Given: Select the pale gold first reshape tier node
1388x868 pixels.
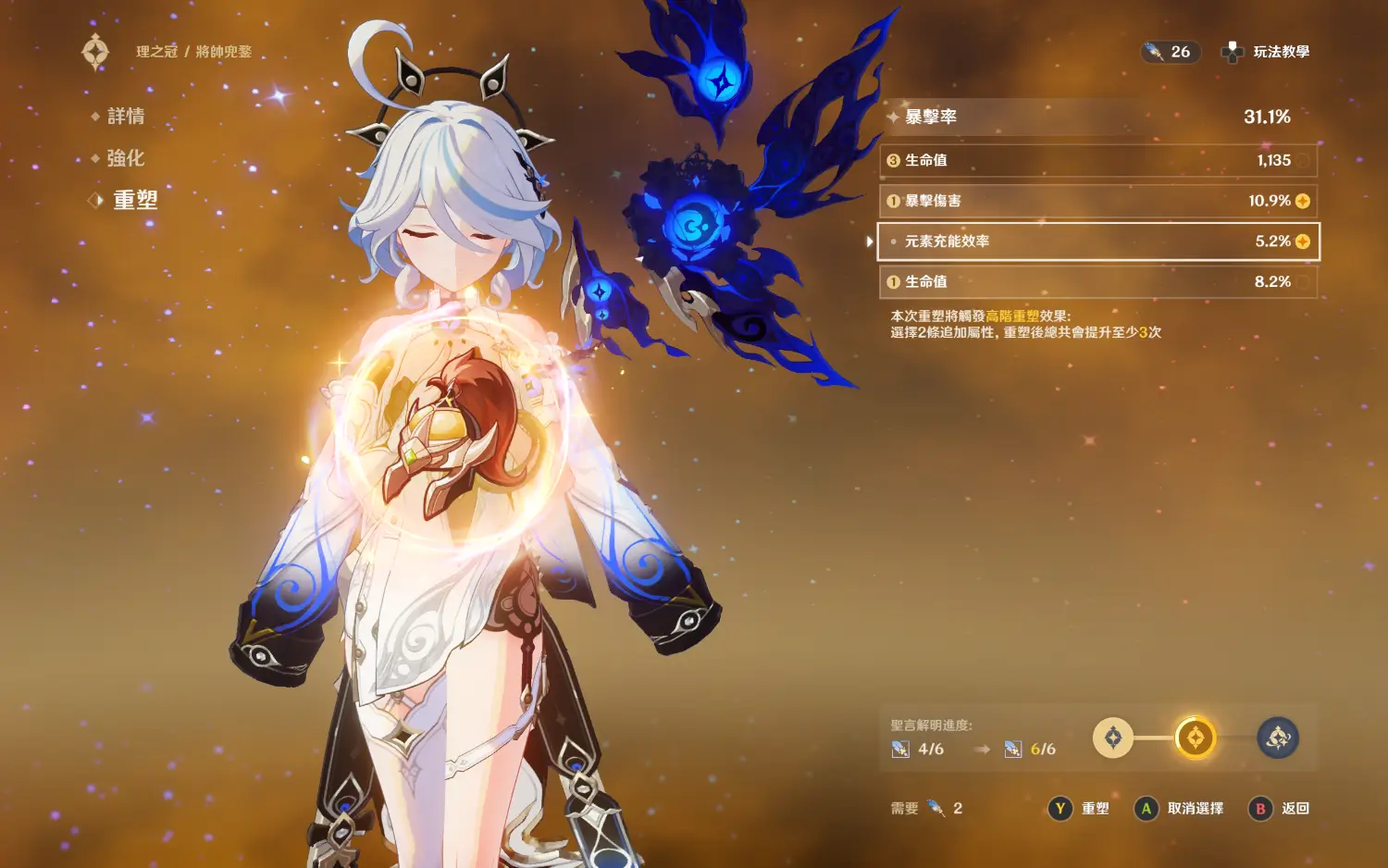Looking at the screenshot, I should coord(1113,738).
